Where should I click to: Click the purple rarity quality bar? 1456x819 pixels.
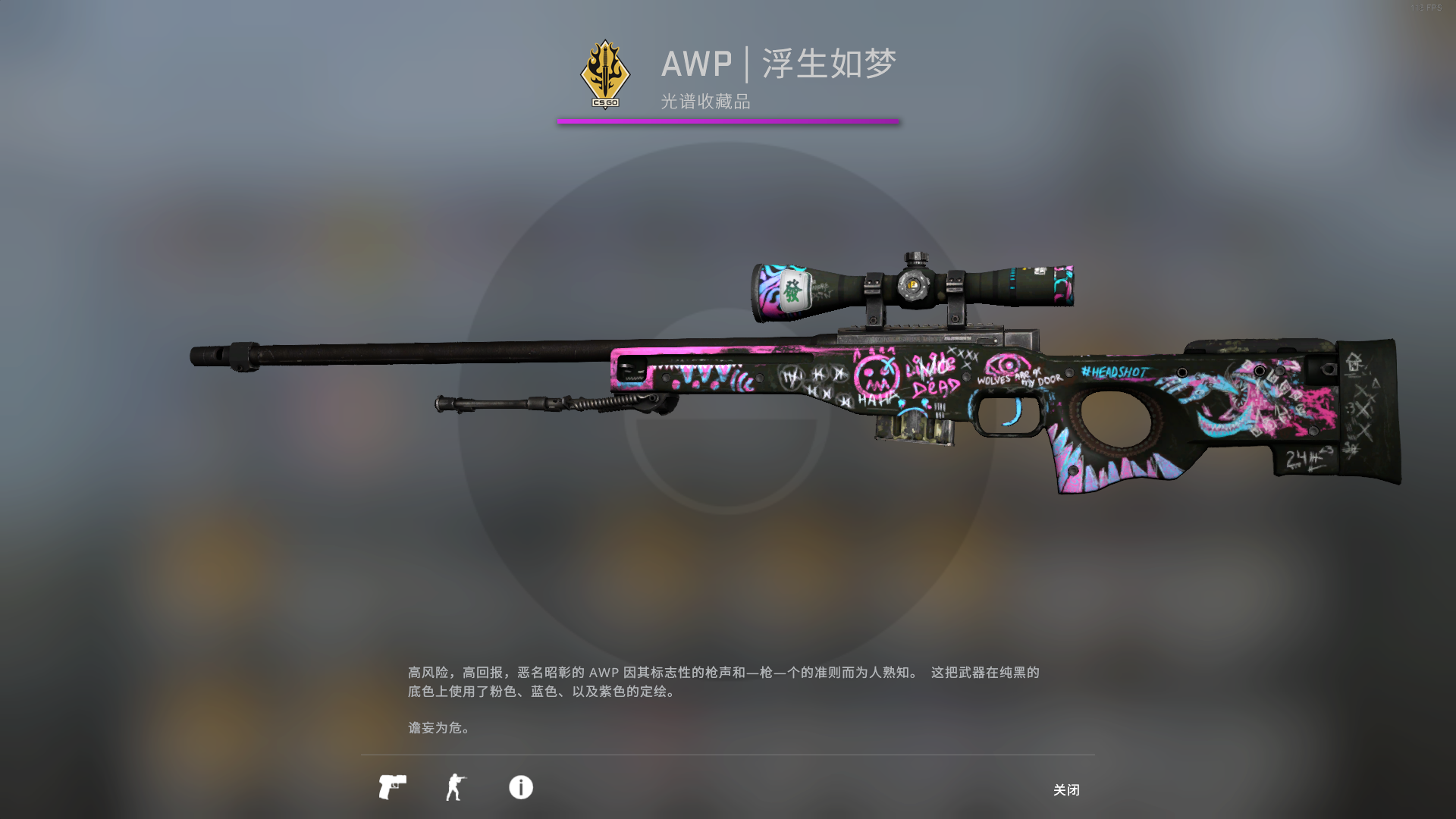728,120
